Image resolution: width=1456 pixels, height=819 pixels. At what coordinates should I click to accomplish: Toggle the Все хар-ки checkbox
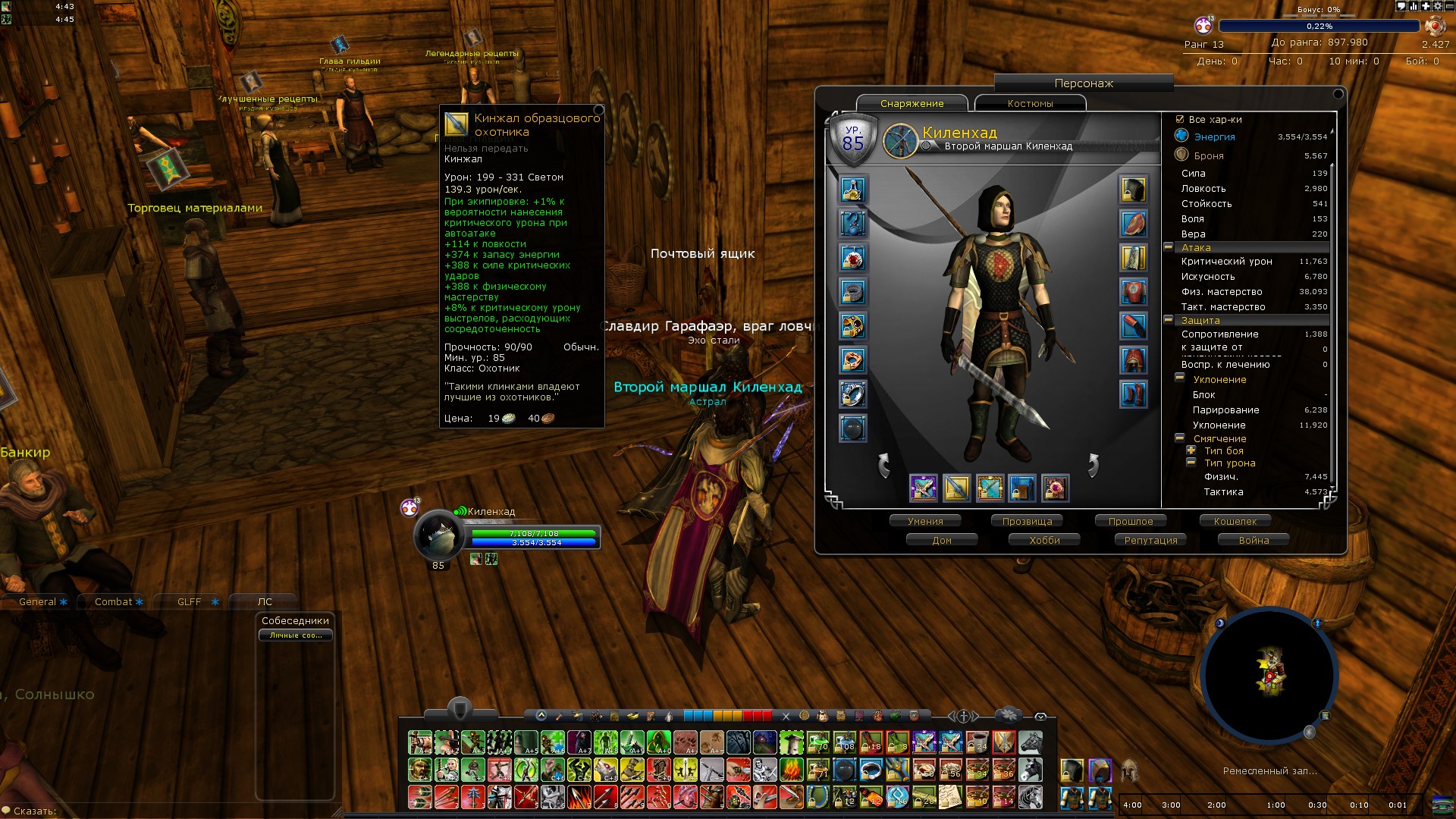coord(1180,119)
